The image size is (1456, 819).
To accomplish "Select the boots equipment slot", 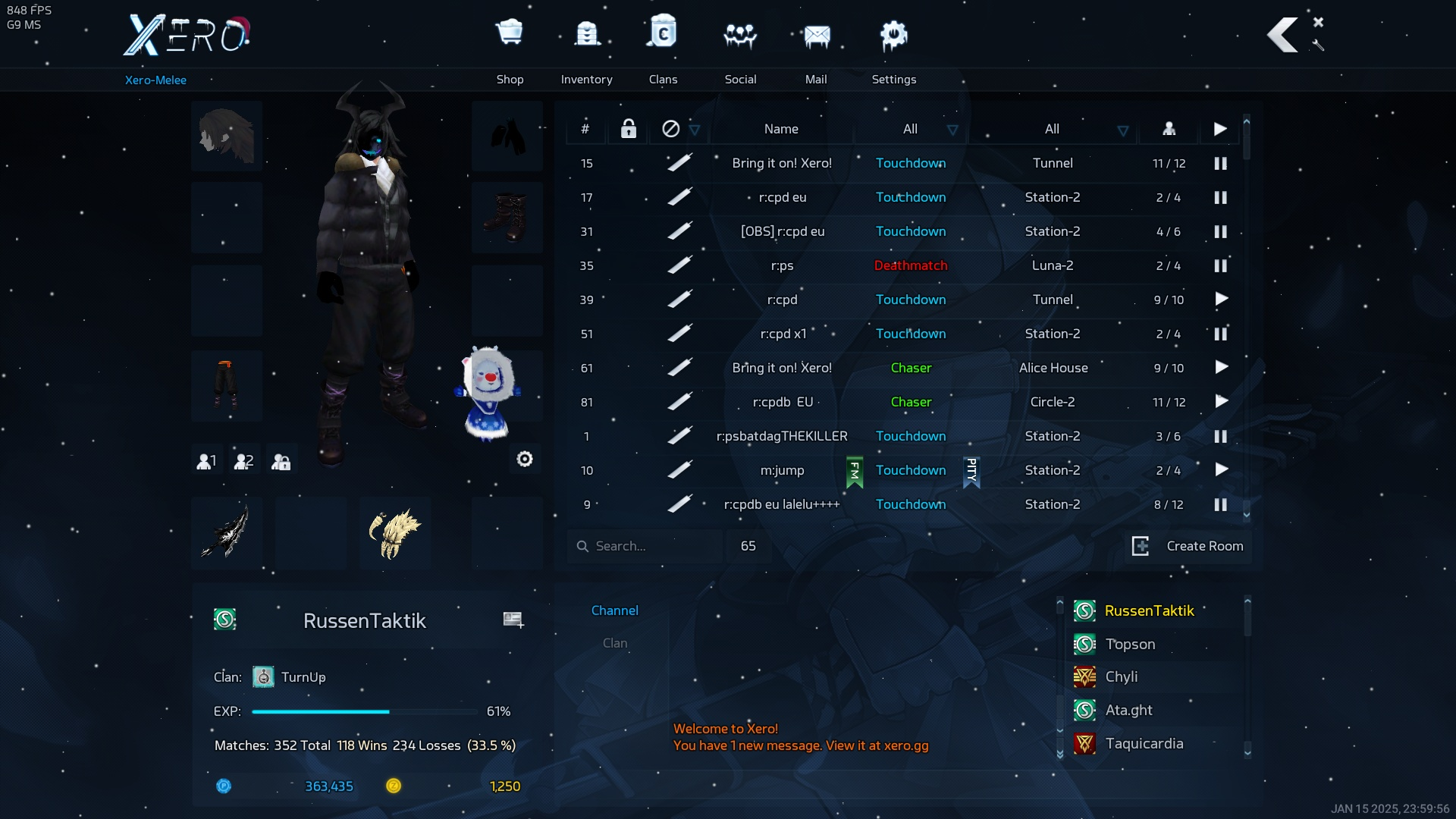I will coord(507,218).
